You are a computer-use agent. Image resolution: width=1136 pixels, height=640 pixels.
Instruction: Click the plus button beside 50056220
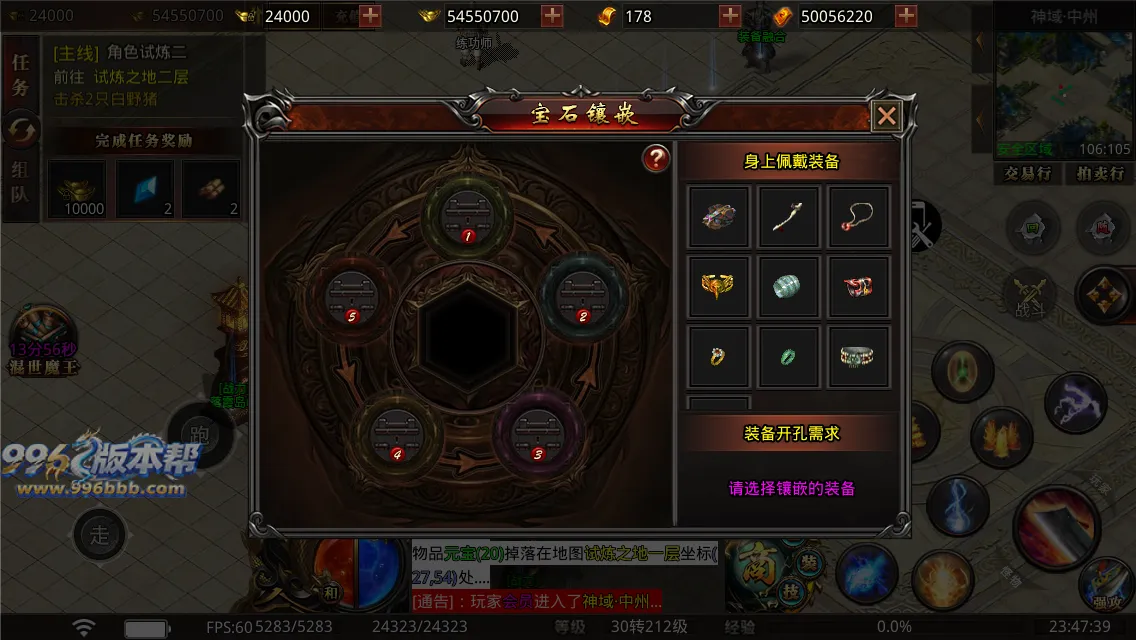[906, 16]
